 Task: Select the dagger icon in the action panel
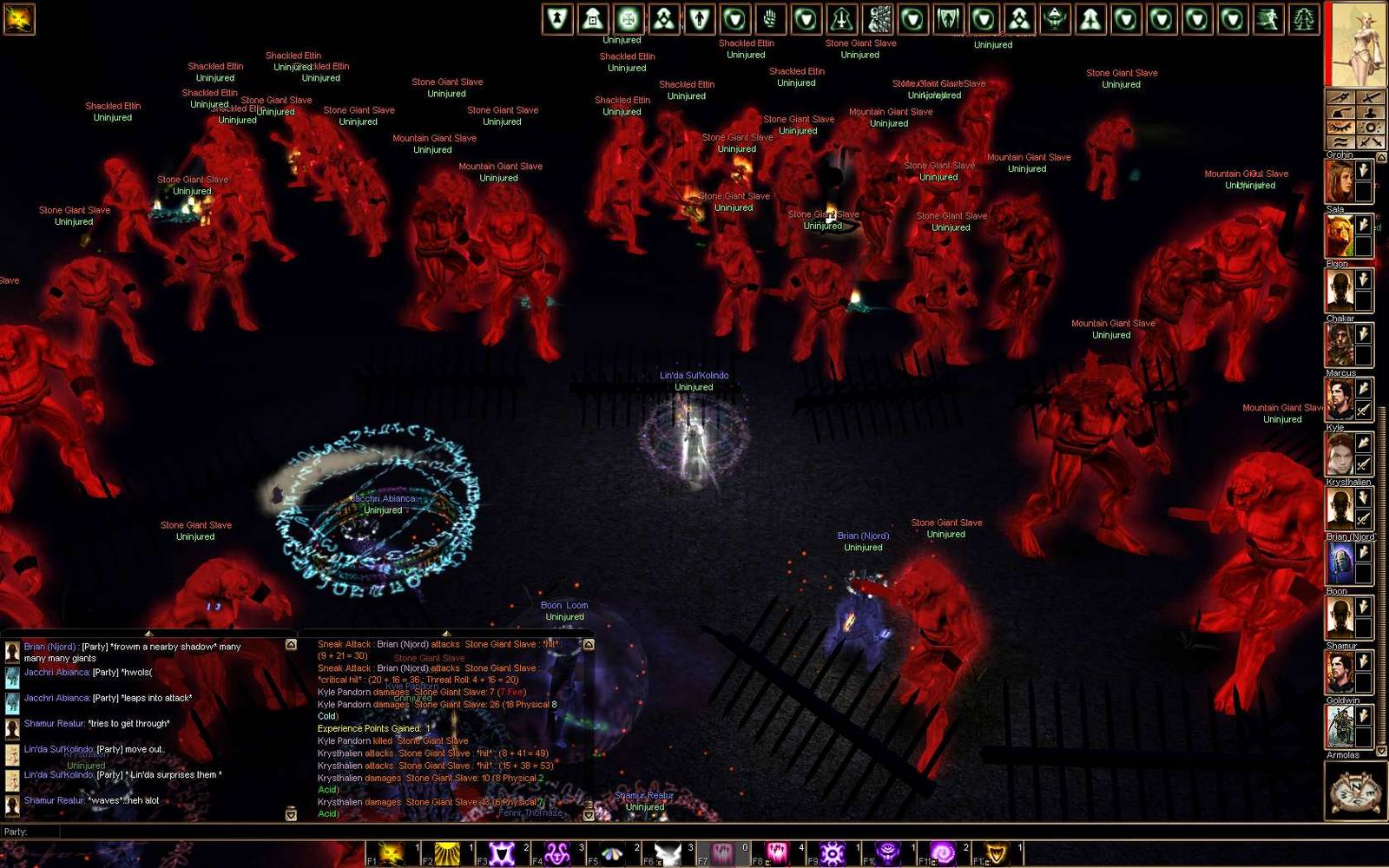pos(1340,97)
